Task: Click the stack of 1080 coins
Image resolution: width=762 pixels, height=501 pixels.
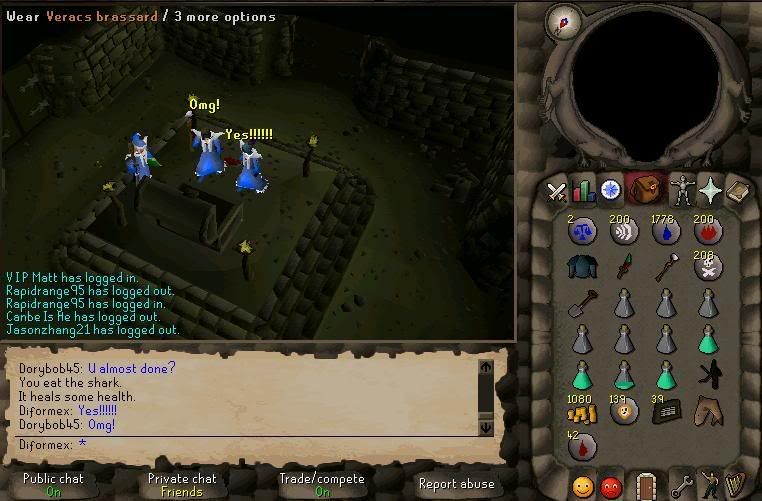Action: [581, 412]
